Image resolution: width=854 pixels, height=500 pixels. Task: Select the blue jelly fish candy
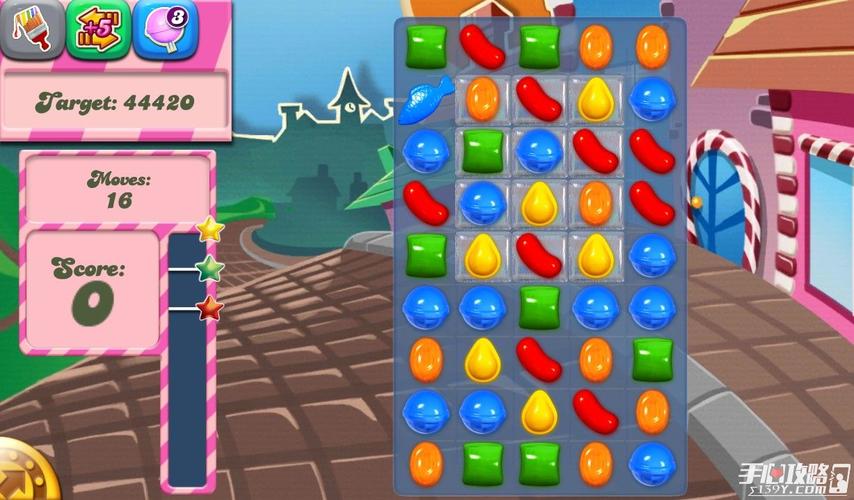(x=425, y=99)
